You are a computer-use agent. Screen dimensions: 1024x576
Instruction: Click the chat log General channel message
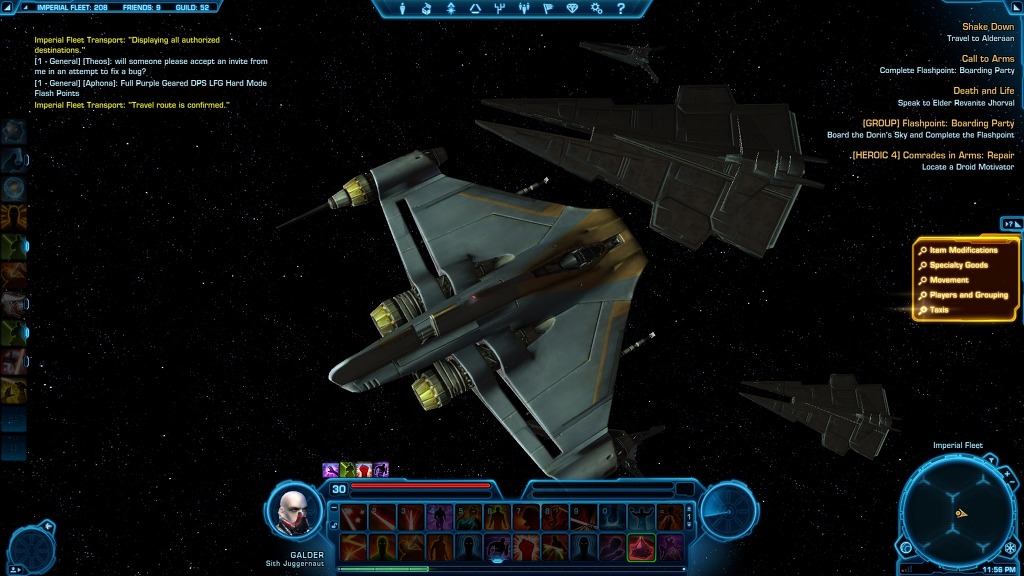click(150, 66)
